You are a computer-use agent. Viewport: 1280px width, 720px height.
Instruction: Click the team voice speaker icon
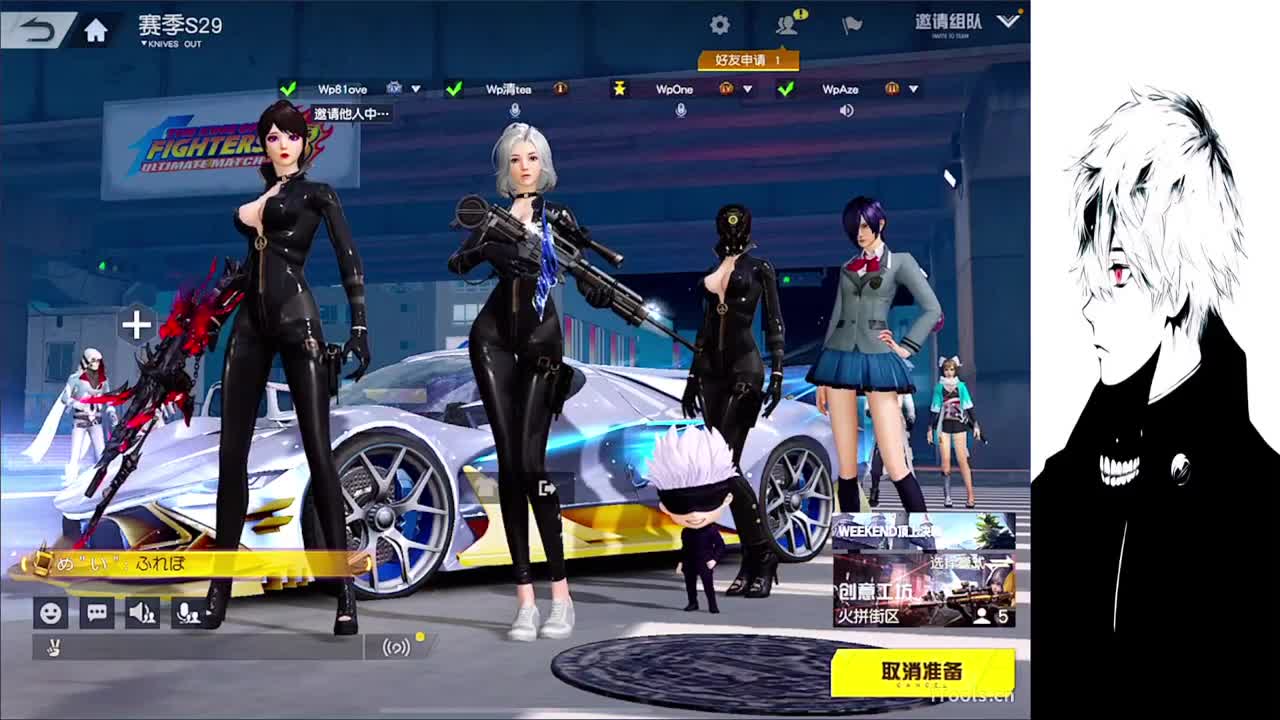point(142,613)
